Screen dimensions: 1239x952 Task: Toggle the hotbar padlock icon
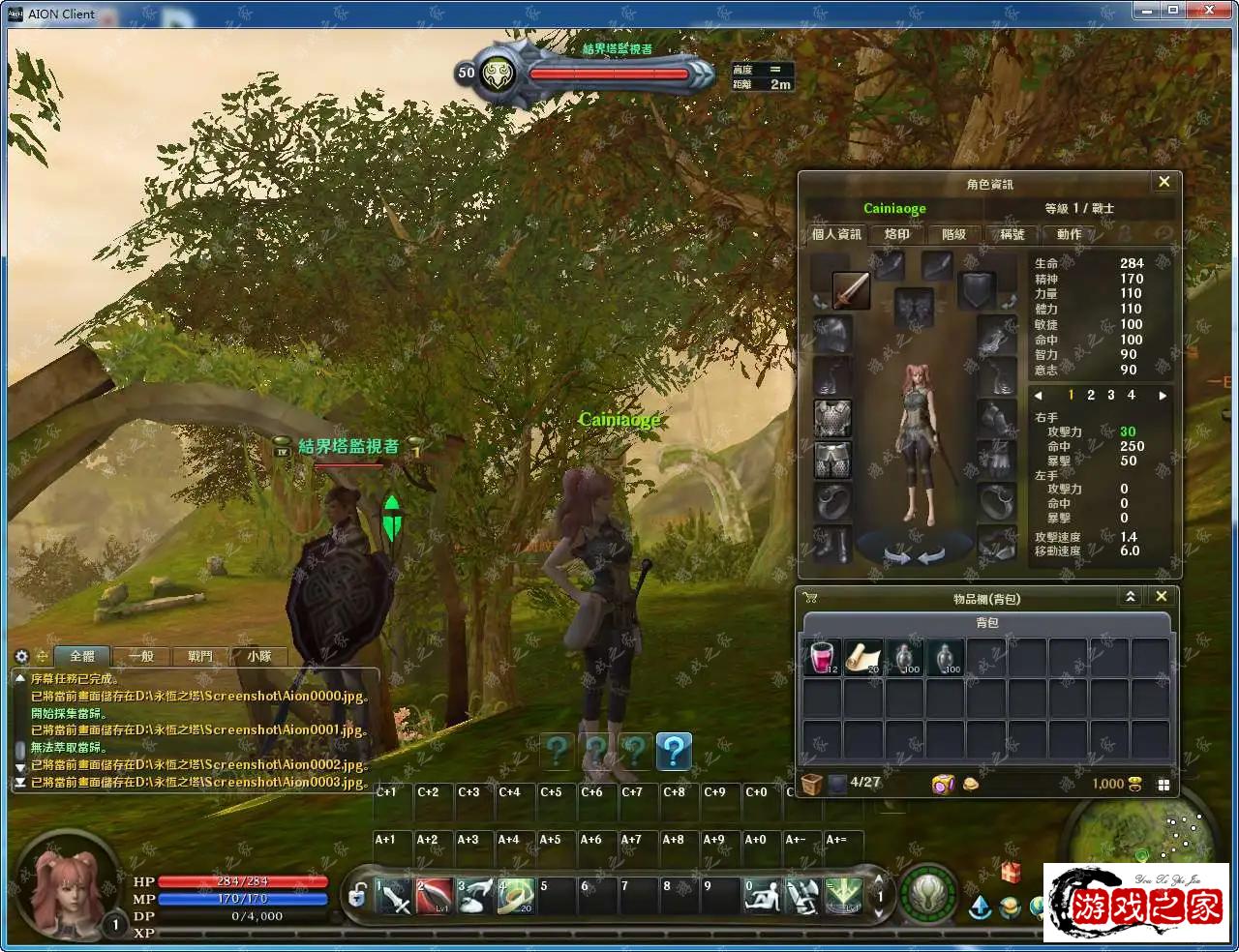[x=357, y=896]
